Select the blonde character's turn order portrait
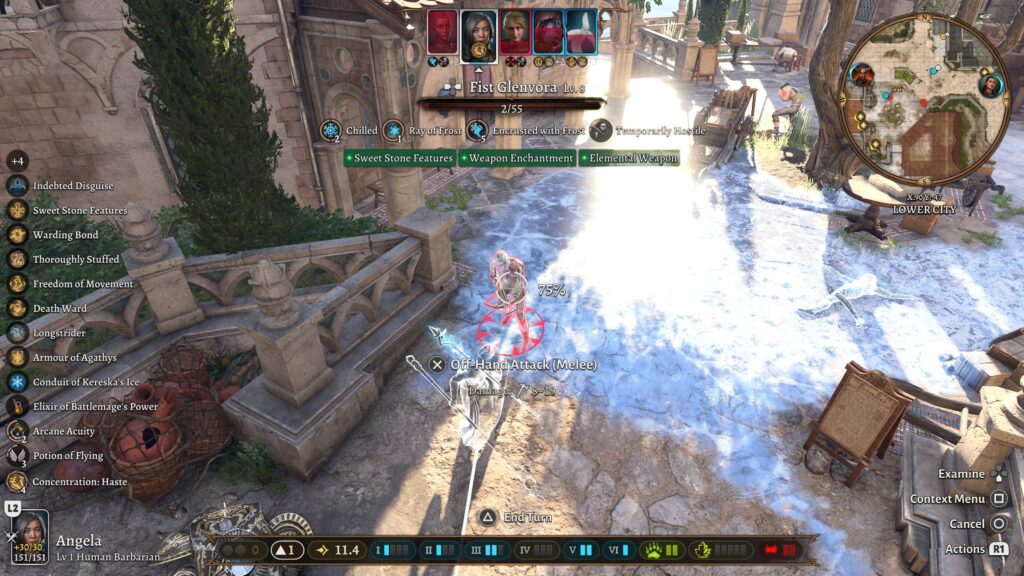This screenshot has height=576, width=1024. click(x=515, y=31)
